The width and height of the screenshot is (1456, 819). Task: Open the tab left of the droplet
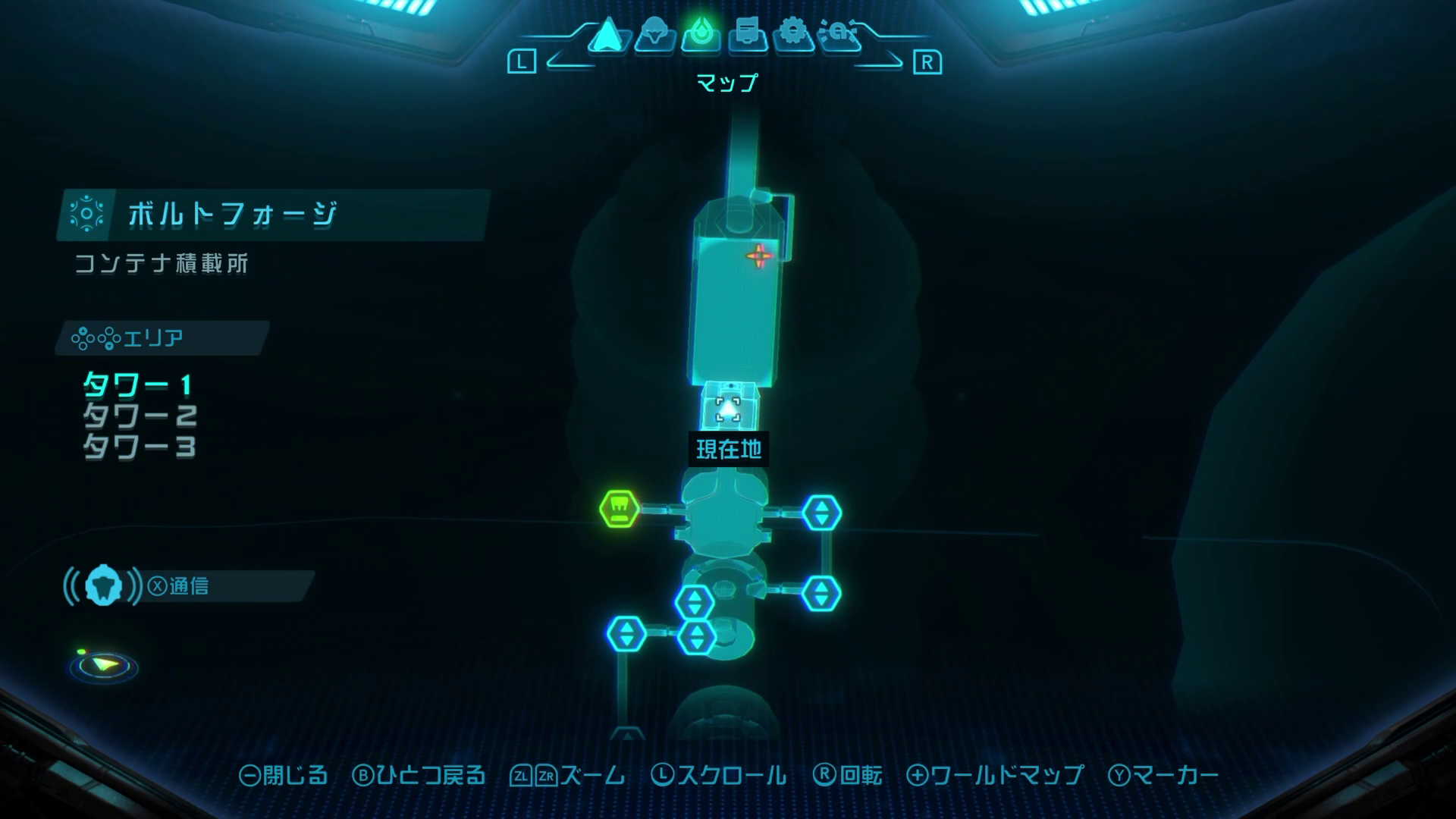654,35
